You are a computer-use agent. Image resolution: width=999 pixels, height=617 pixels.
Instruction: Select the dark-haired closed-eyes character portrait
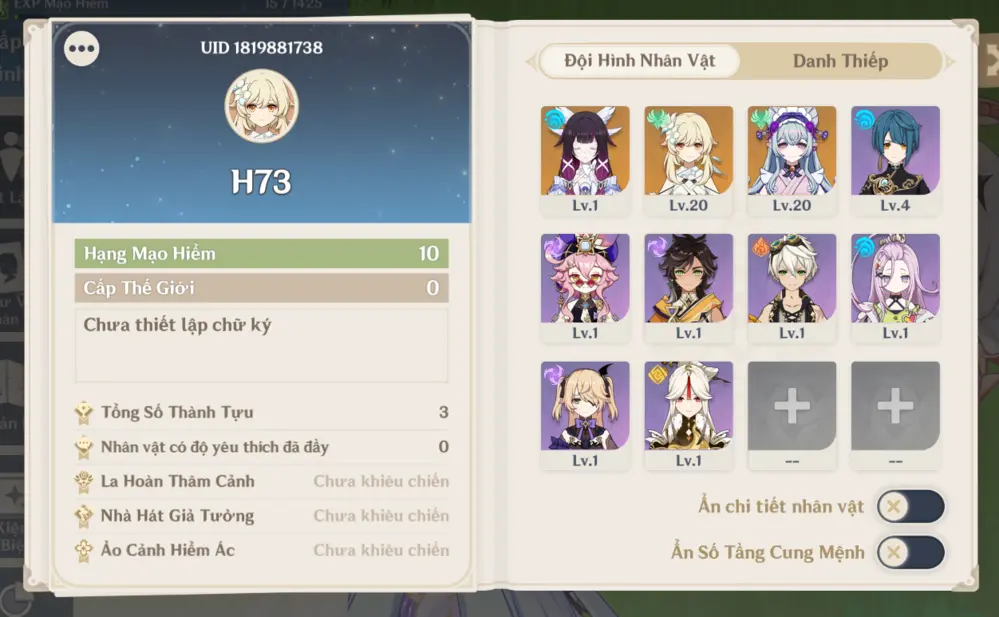click(x=585, y=151)
